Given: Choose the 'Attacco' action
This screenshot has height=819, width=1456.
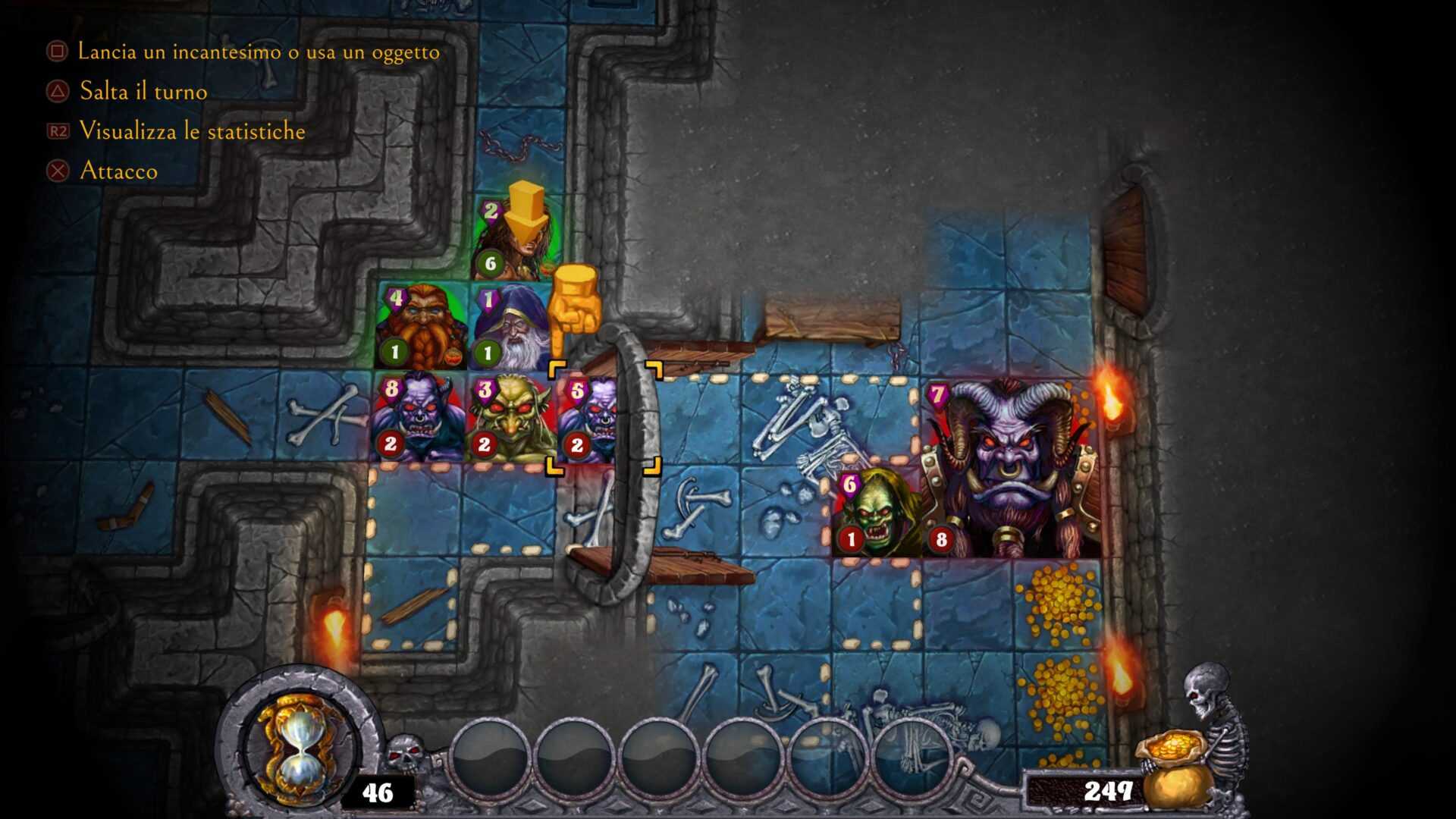Looking at the screenshot, I should 120,171.
